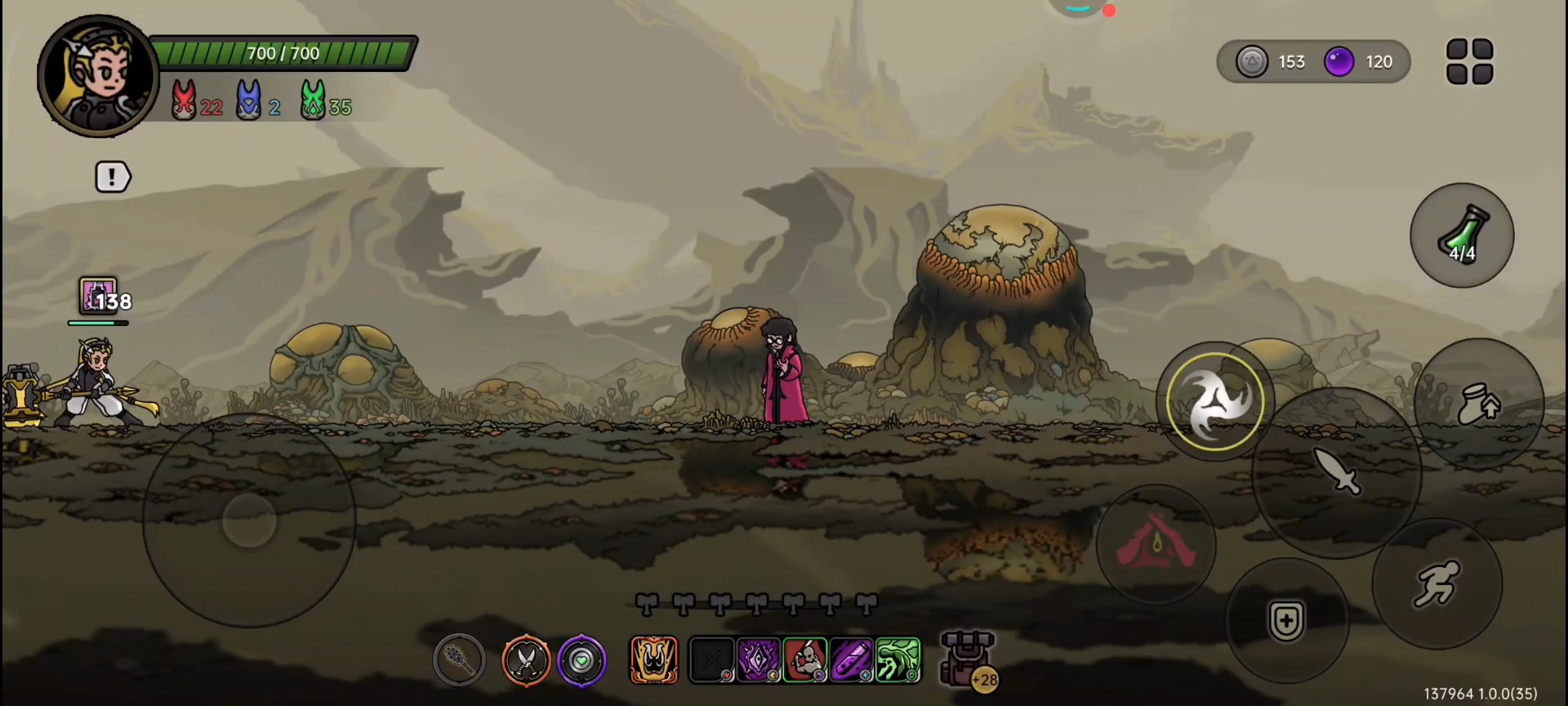
Task: Select the crossed daggers weapon slot
Action: 526,659
